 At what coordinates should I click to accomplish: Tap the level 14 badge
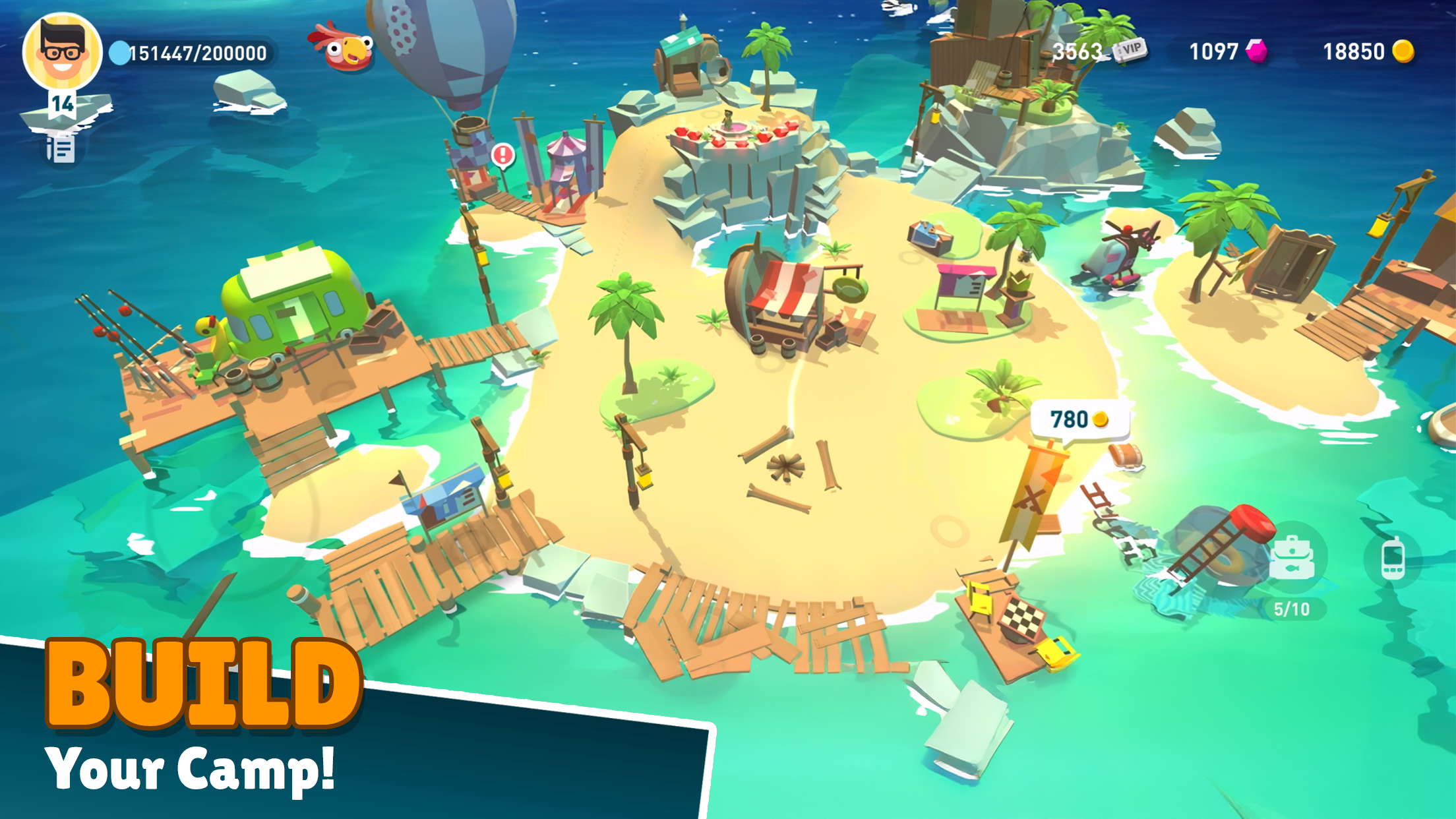[x=61, y=104]
